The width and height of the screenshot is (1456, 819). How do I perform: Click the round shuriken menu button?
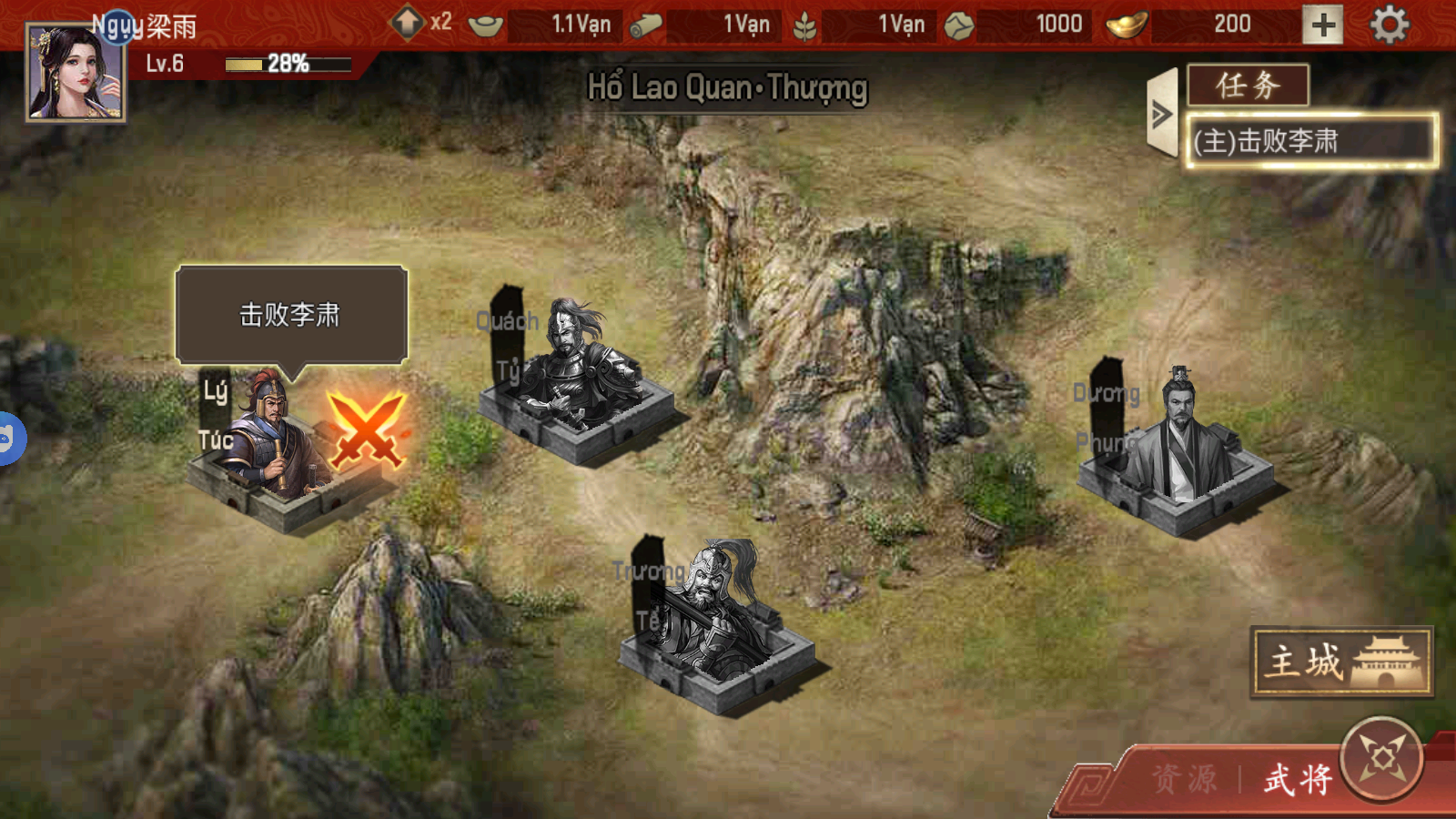click(x=1382, y=758)
